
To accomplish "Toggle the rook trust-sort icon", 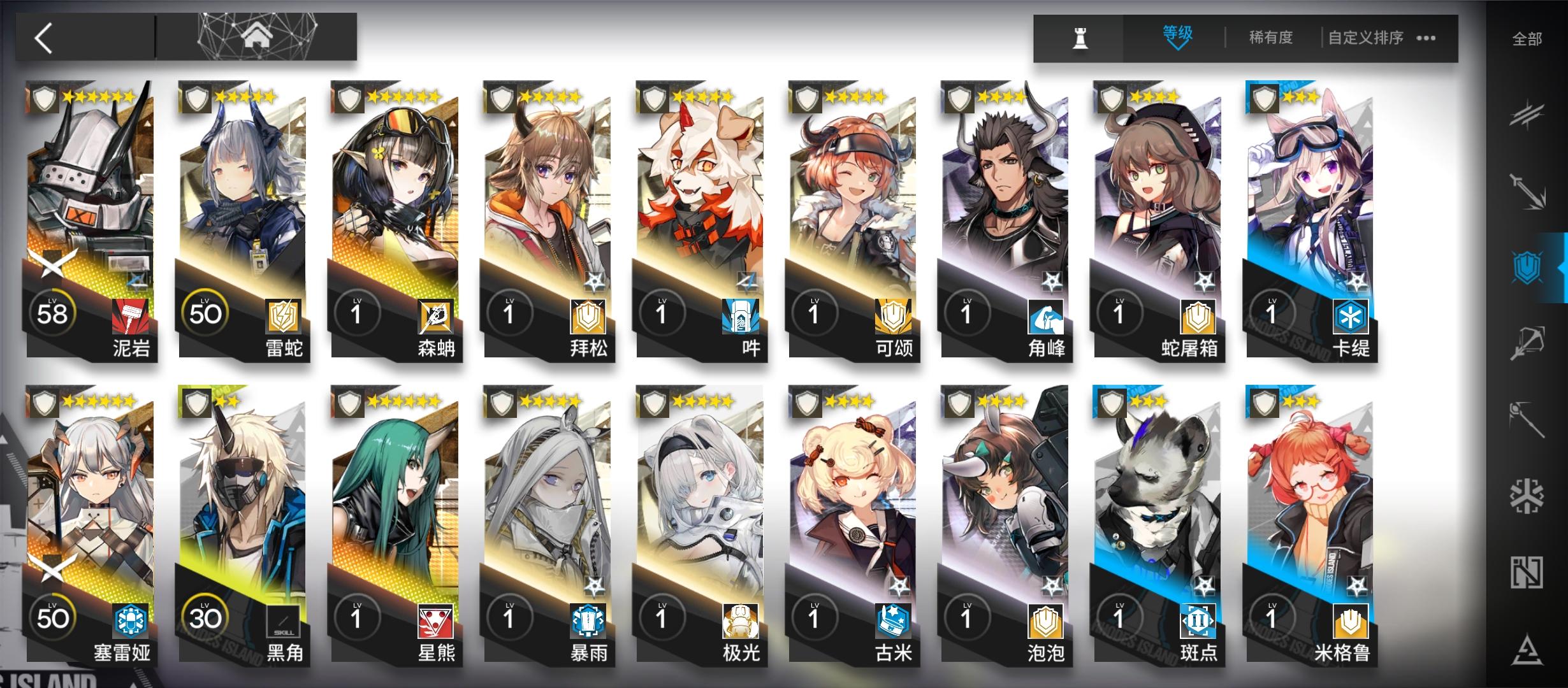I will click(x=1080, y=38).
